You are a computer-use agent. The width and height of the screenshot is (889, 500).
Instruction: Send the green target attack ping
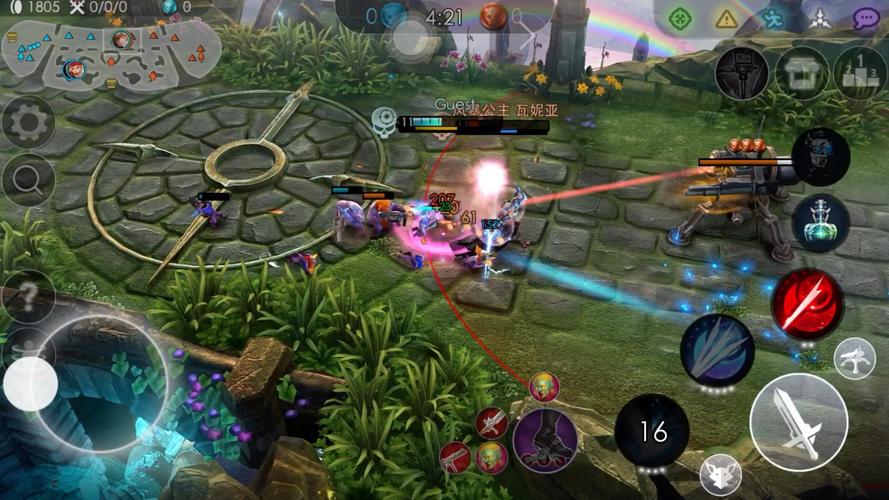681,18
